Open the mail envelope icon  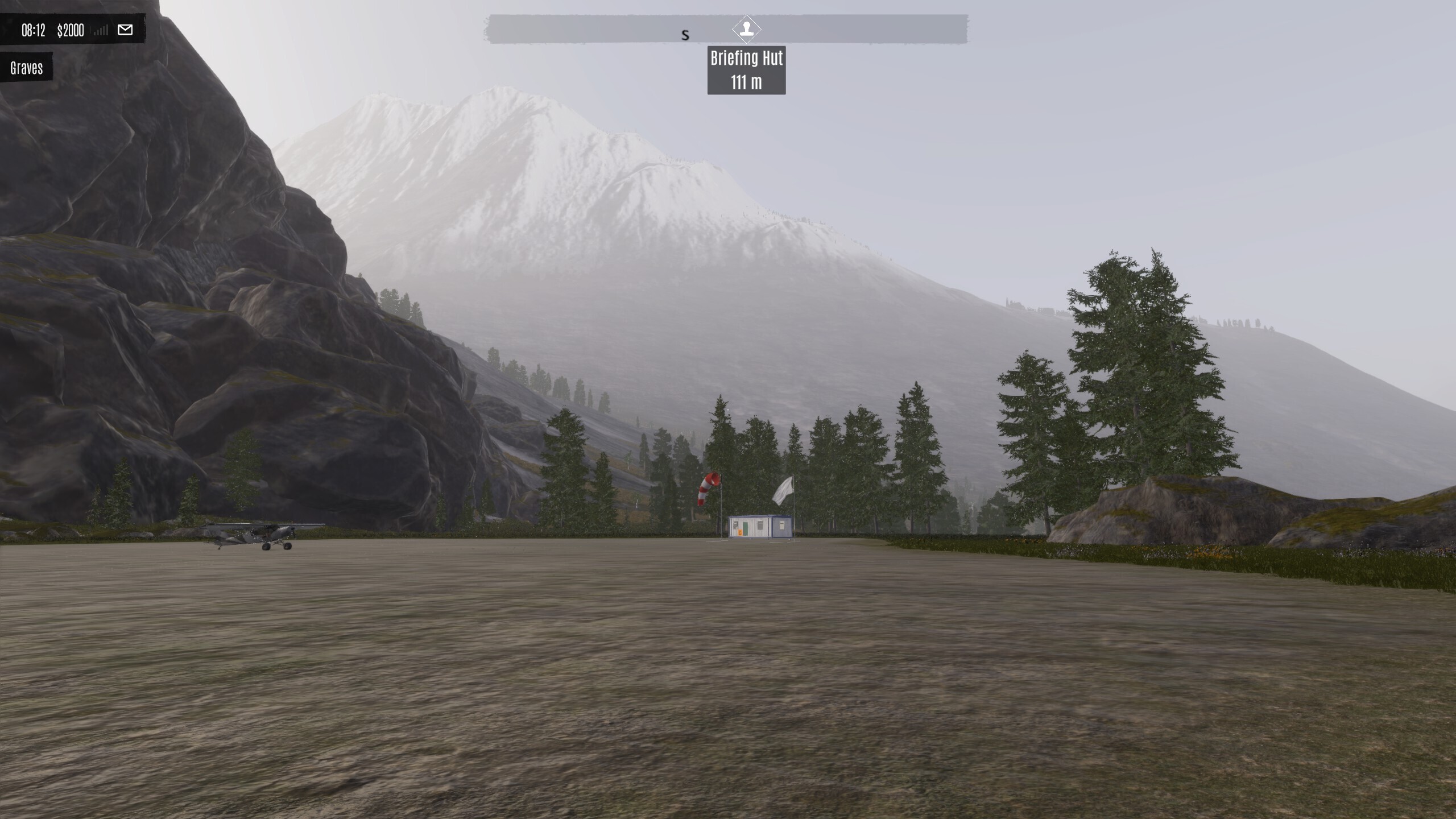(125, 30)
